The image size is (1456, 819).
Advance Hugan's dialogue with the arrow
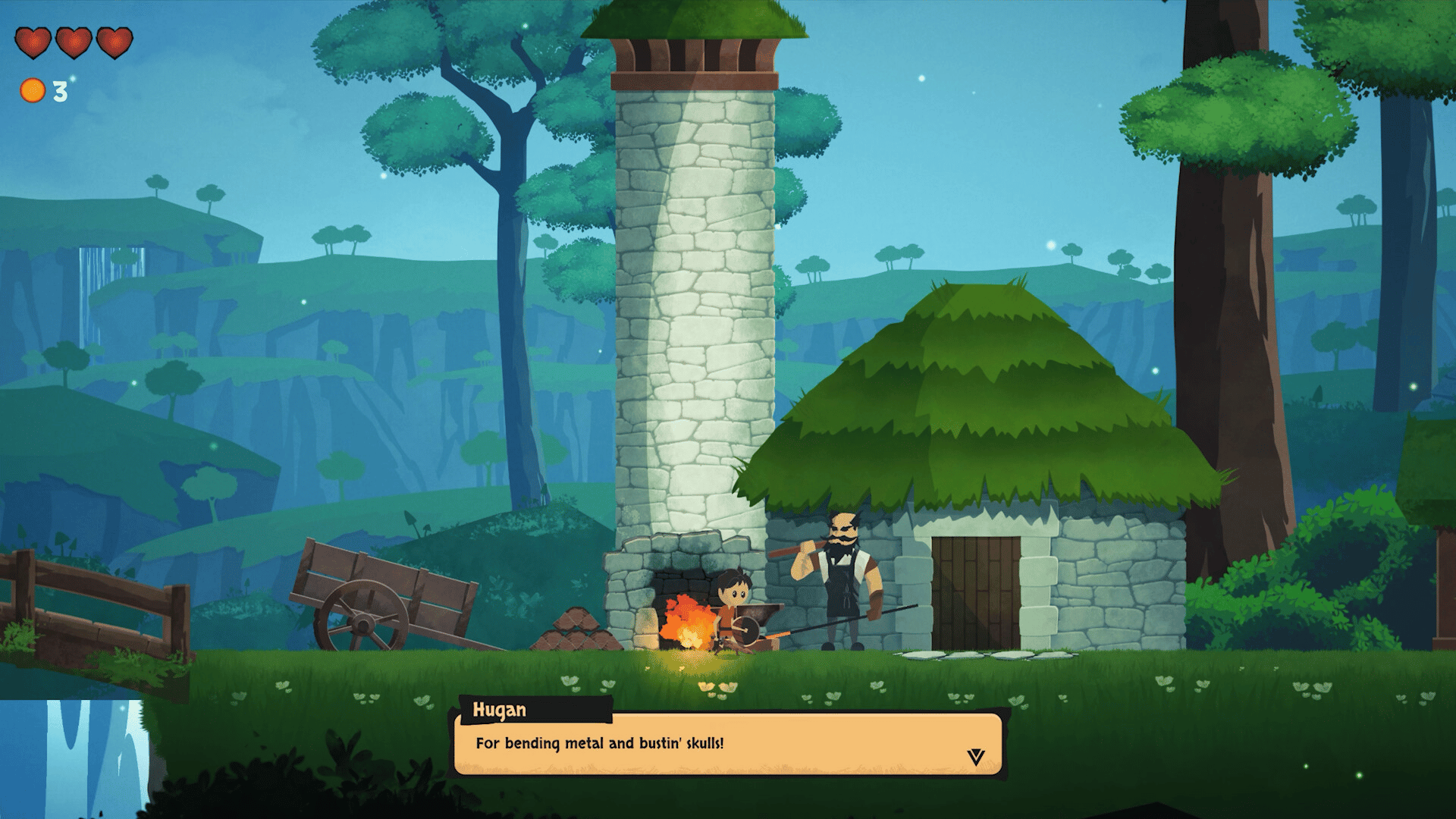tap(975, 756)
